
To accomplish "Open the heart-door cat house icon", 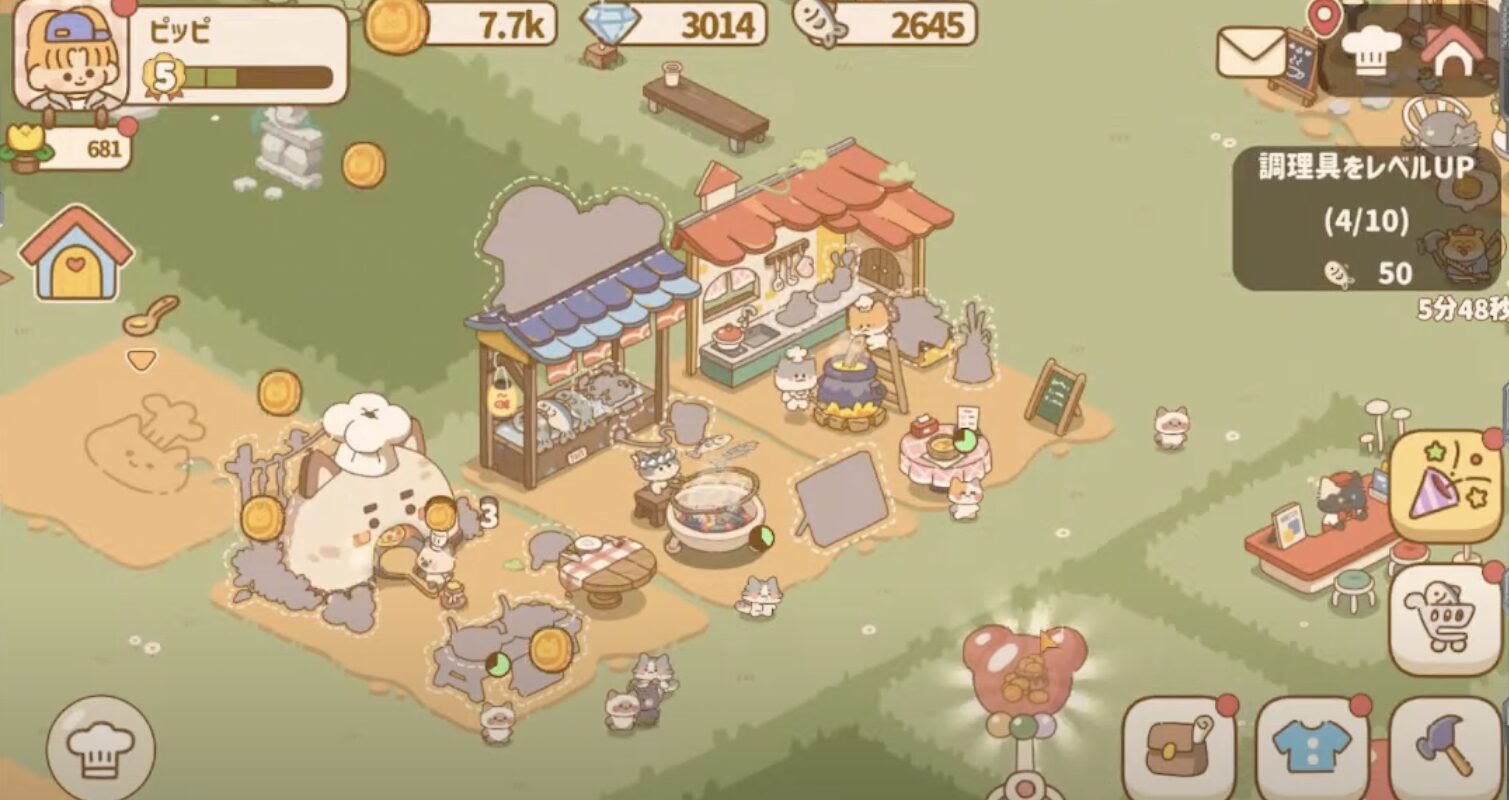I will pos(76,257).
